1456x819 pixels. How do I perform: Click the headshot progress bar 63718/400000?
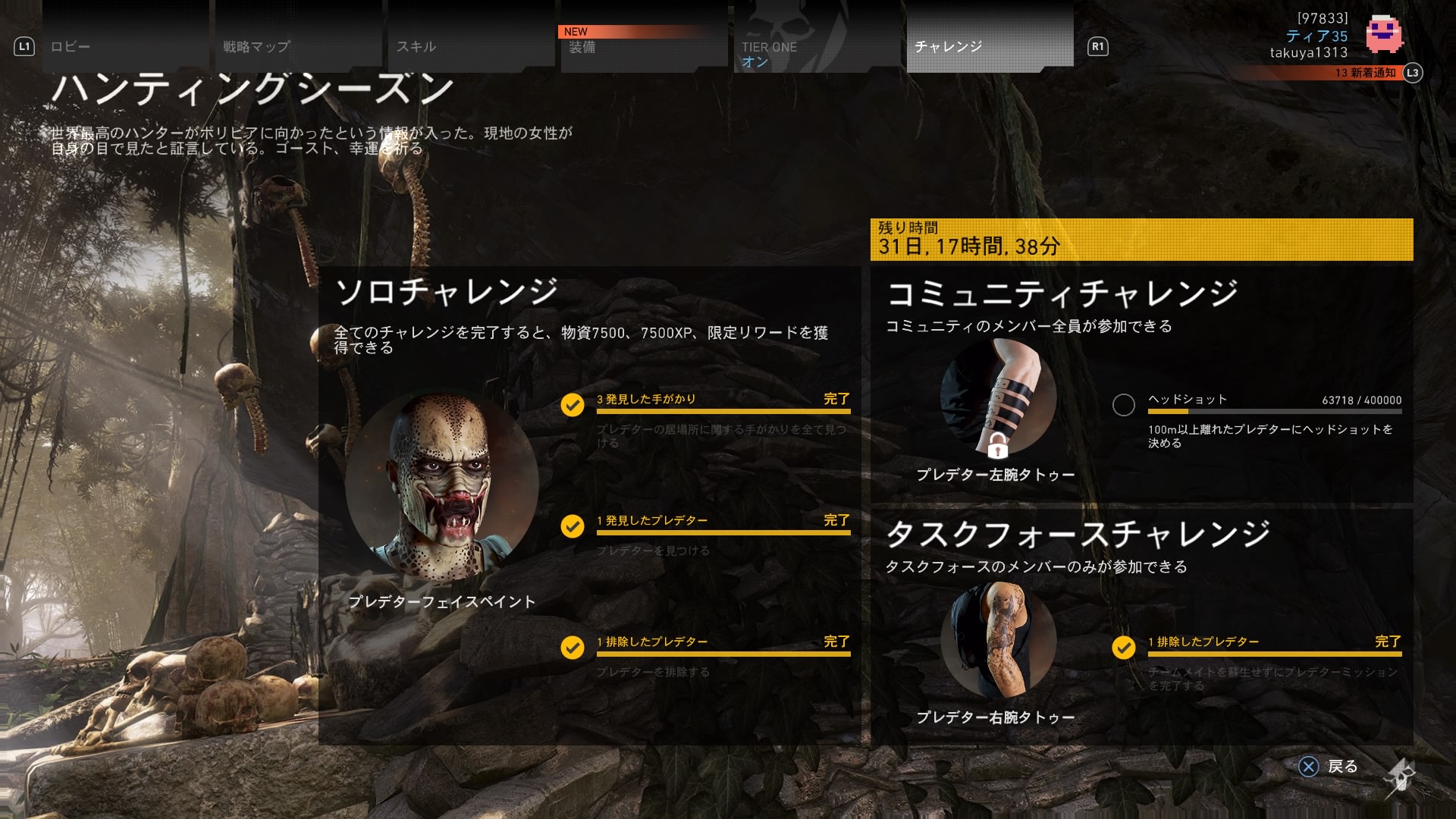1274,413
